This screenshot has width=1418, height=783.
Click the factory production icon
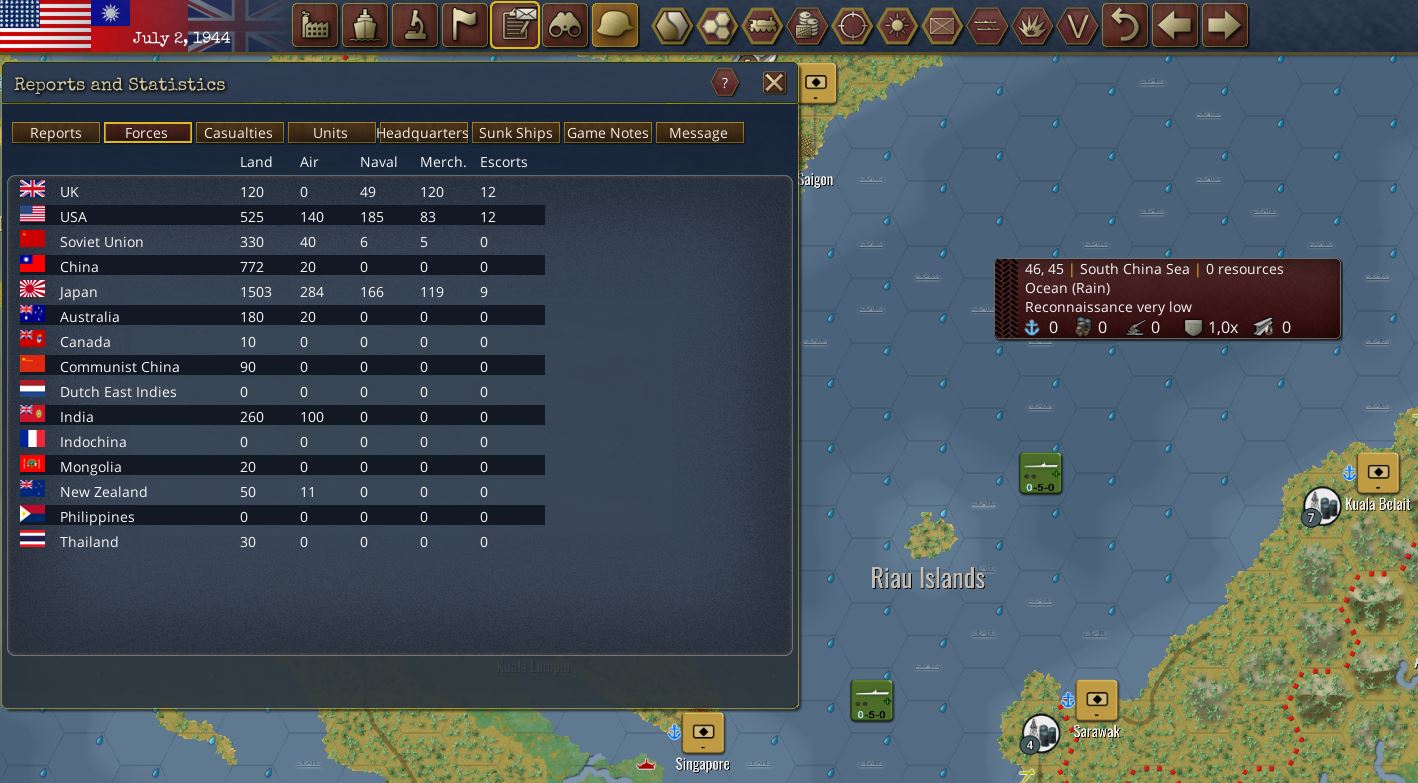[315, 26]
